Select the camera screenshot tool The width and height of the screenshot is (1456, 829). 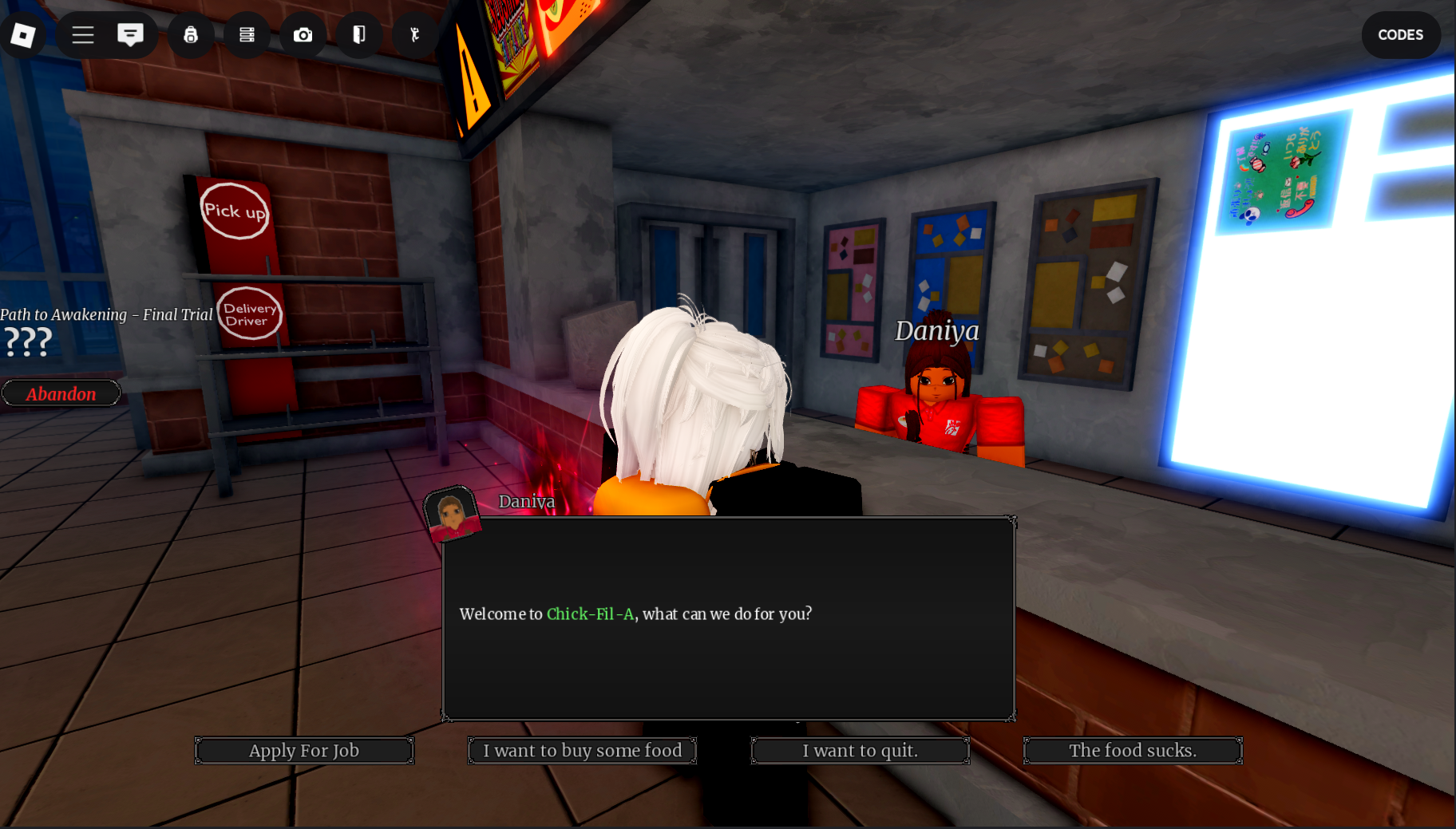point(303,35)
